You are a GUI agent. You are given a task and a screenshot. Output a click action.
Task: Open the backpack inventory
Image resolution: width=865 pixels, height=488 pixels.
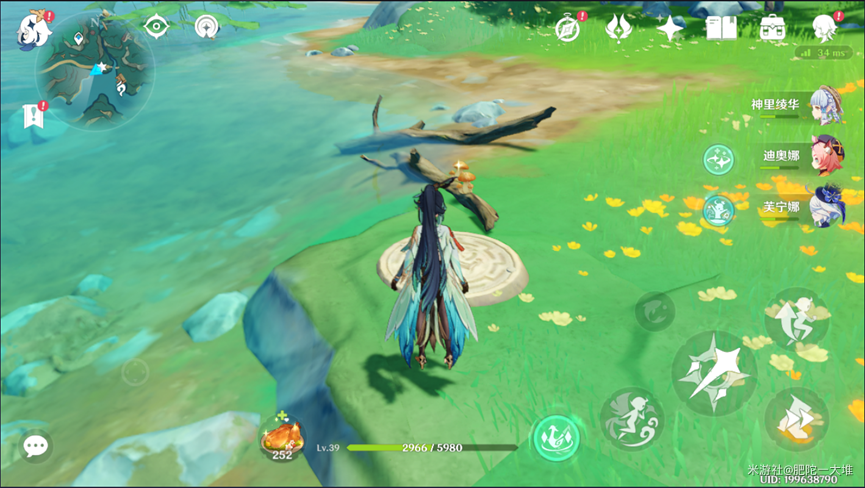point(772,27)
